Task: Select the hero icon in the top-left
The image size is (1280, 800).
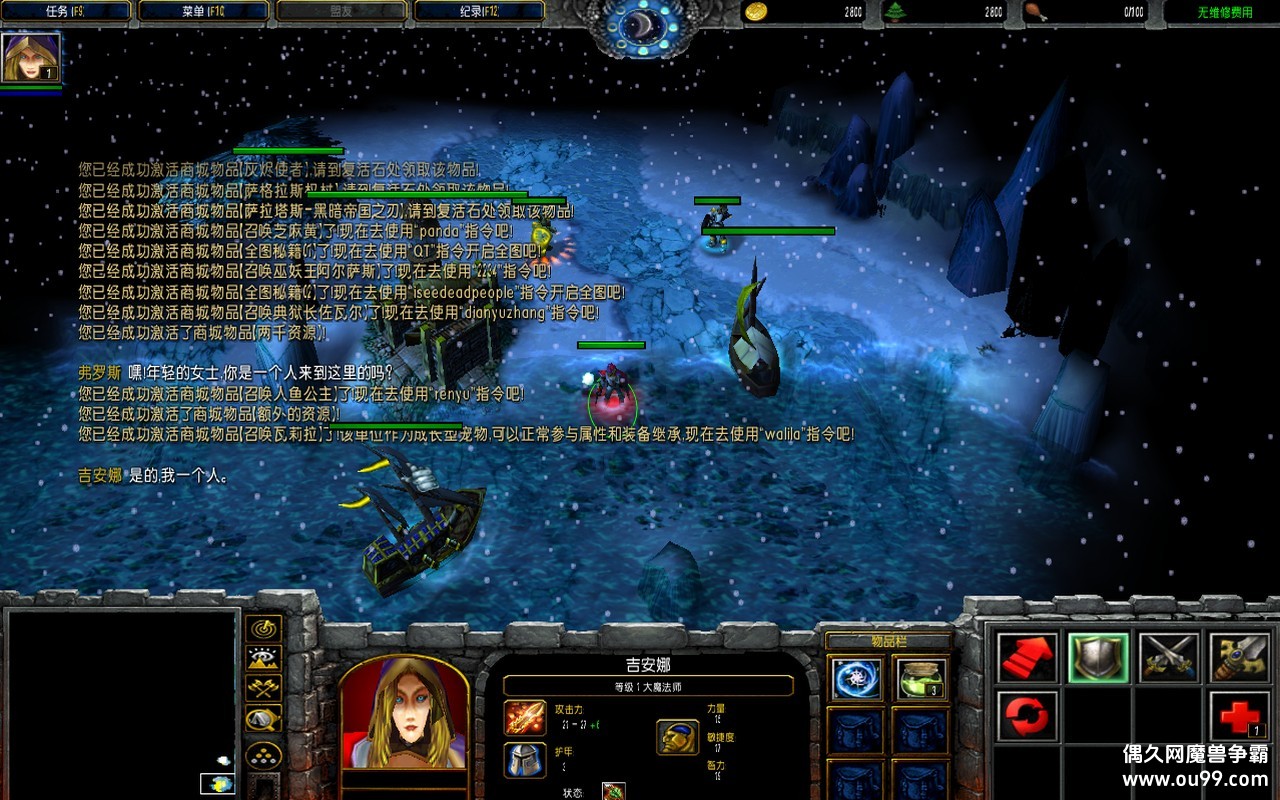Action: coord(31,58)
